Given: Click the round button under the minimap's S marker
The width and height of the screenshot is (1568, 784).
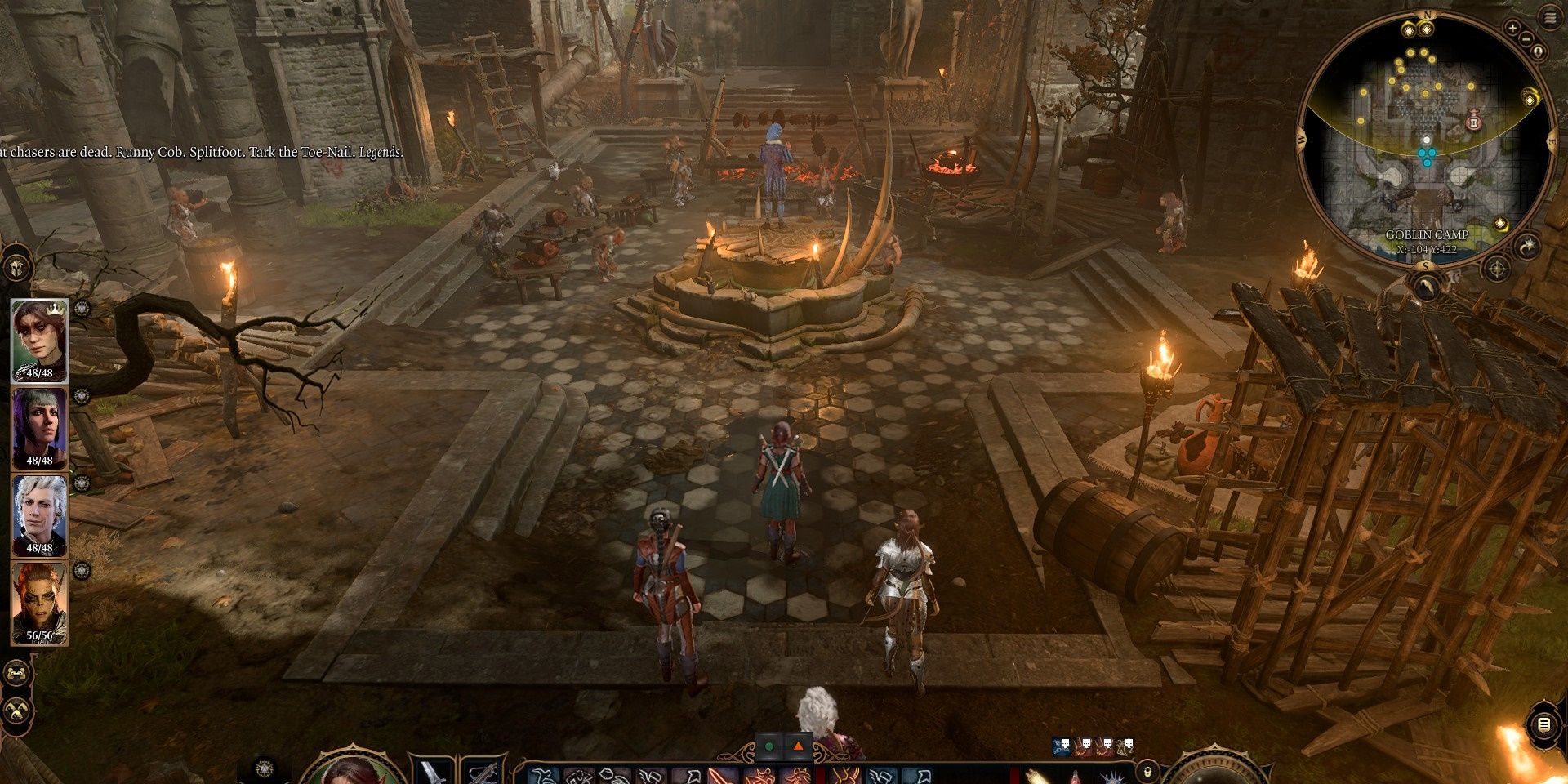Looking at the screenshot, I should 1427,287.
